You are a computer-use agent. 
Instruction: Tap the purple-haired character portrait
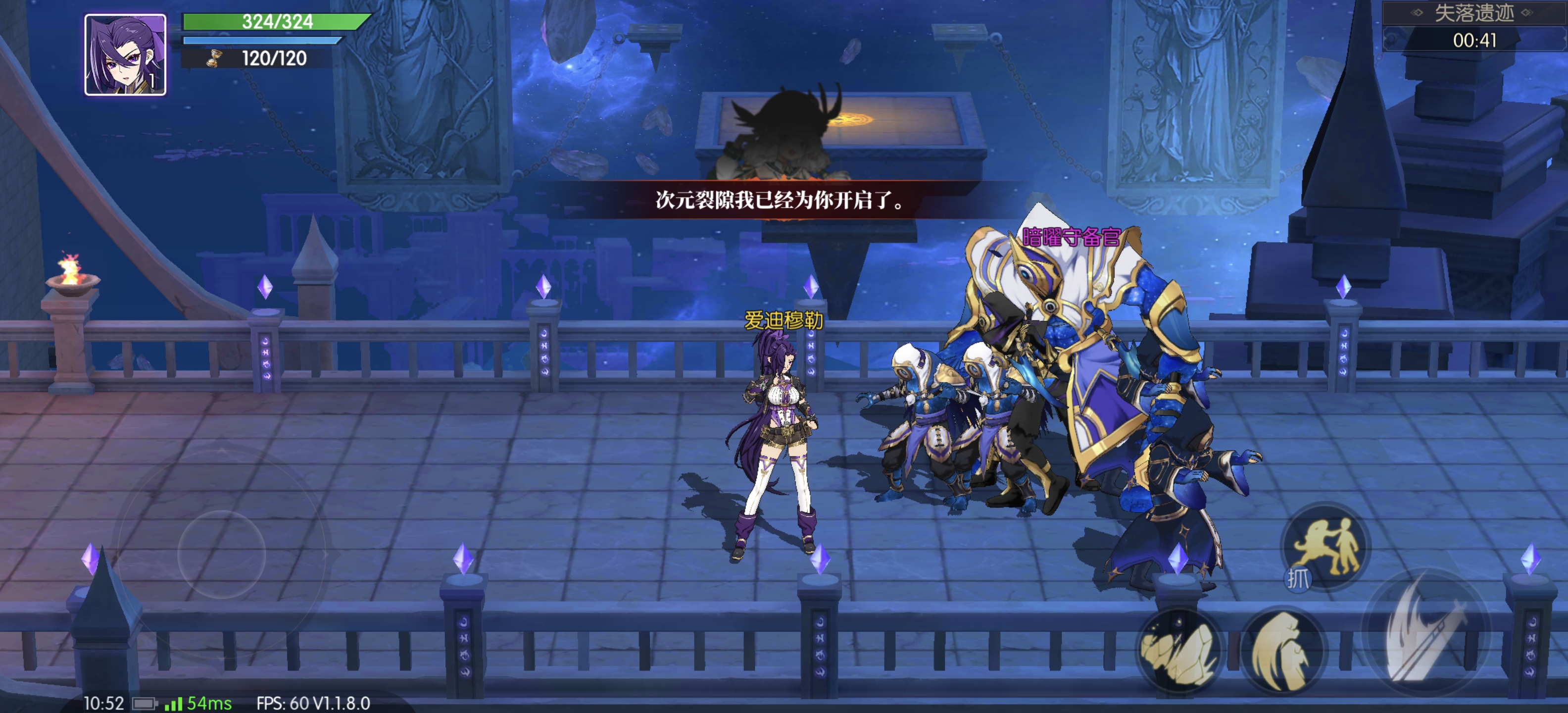click(x=125, y=55)
